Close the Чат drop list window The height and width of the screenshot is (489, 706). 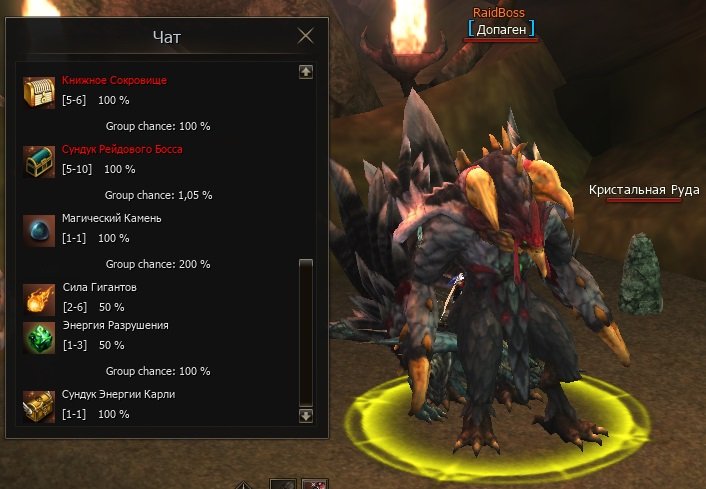pos(306,37)
